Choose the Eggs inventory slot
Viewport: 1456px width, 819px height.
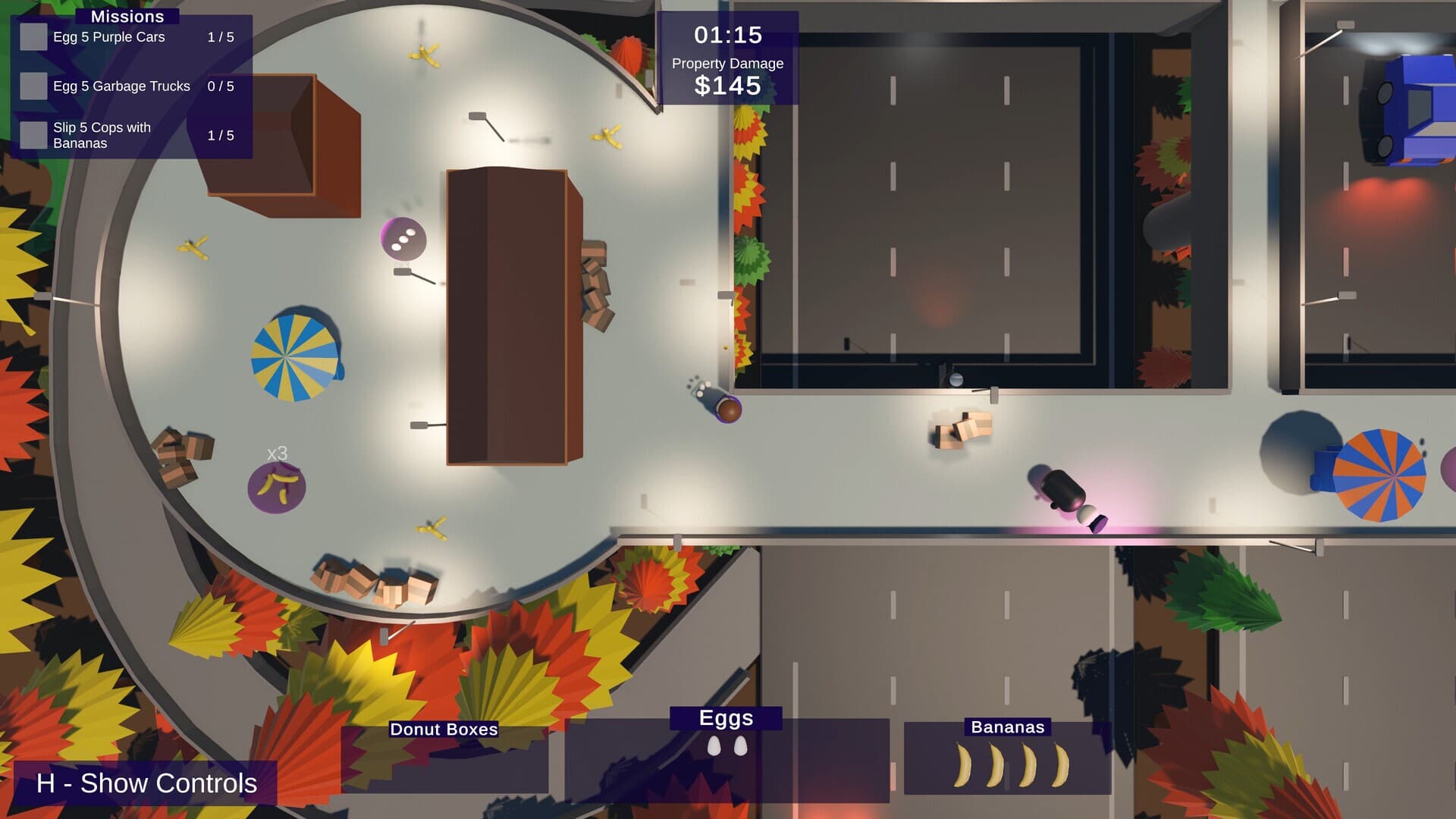coord(726,758)
